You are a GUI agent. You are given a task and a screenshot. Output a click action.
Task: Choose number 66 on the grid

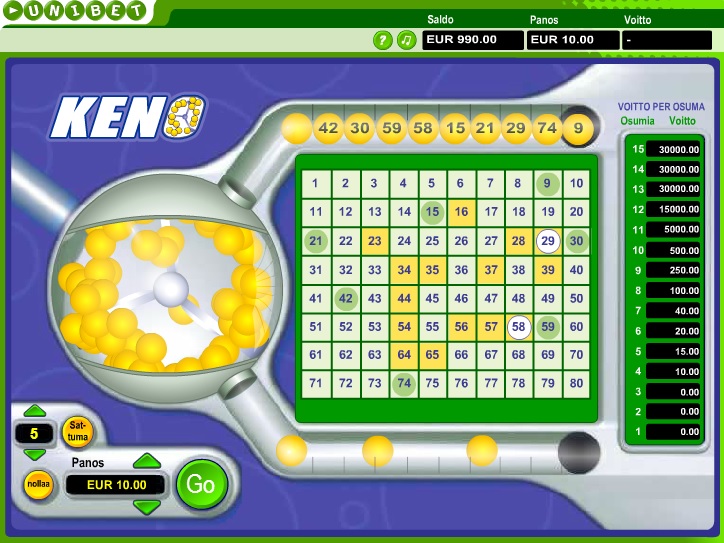(461, 355)
